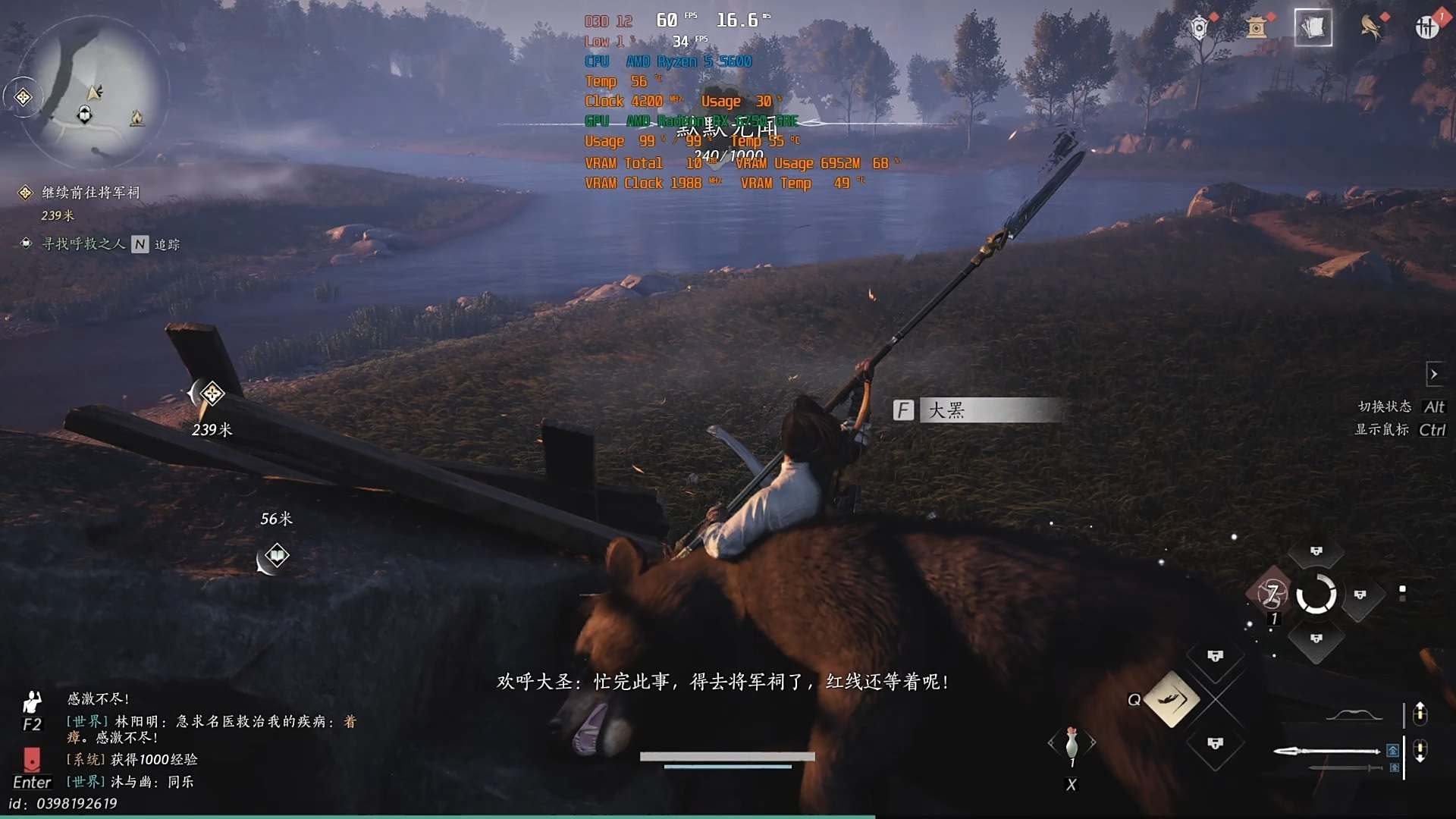Image resolution: width=1456 pixels, height=819 pixels.
Task: Use the white vase consumable item
Action: point(1072,743)
